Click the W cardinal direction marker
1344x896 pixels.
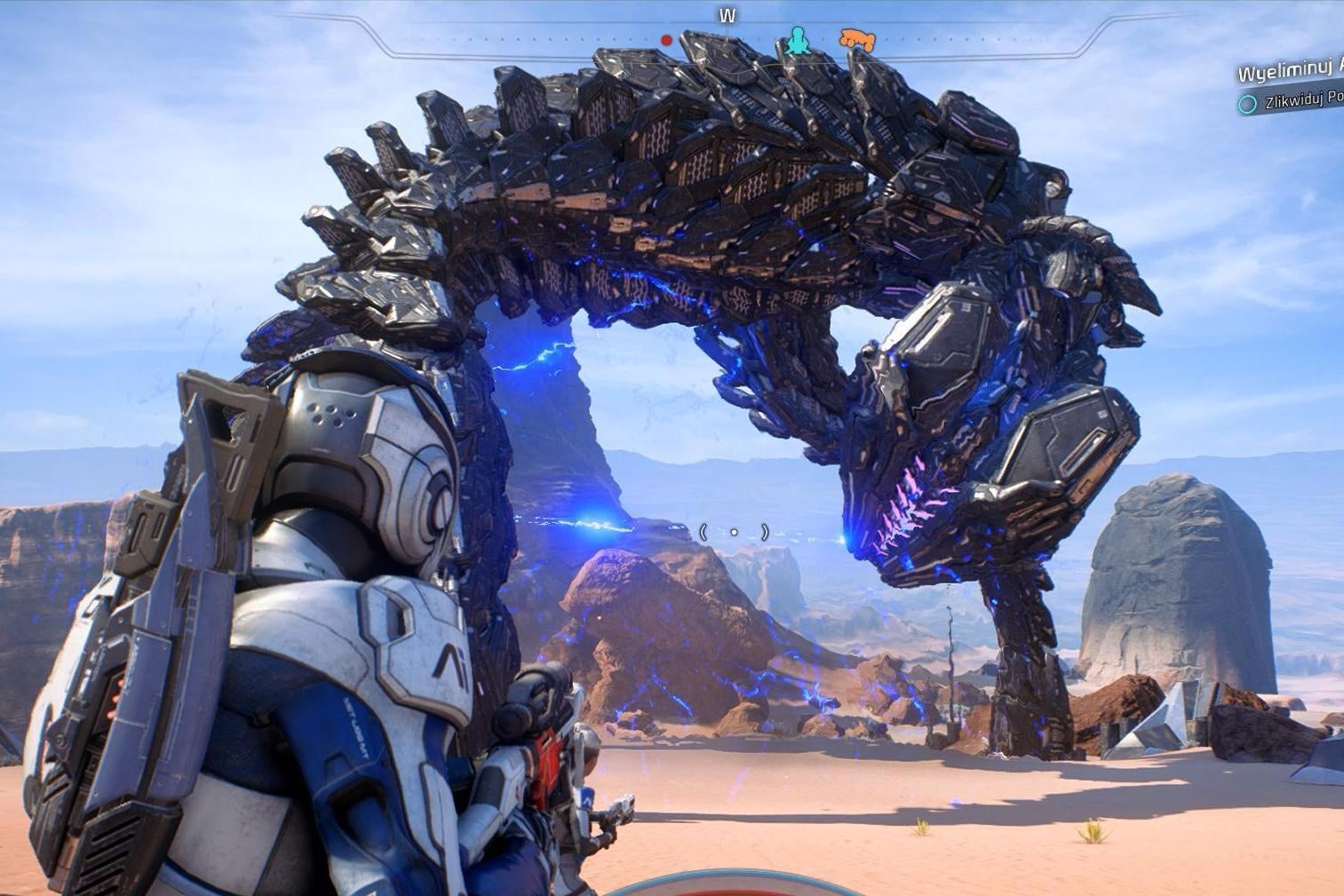coord(727,14)
